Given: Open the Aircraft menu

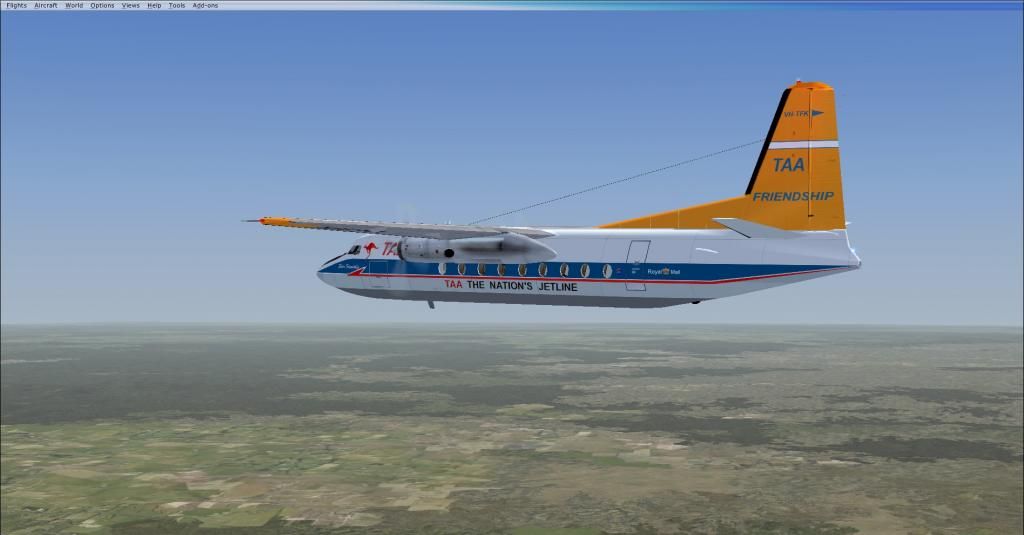Looking at the screenshot, I should [46, 5].
